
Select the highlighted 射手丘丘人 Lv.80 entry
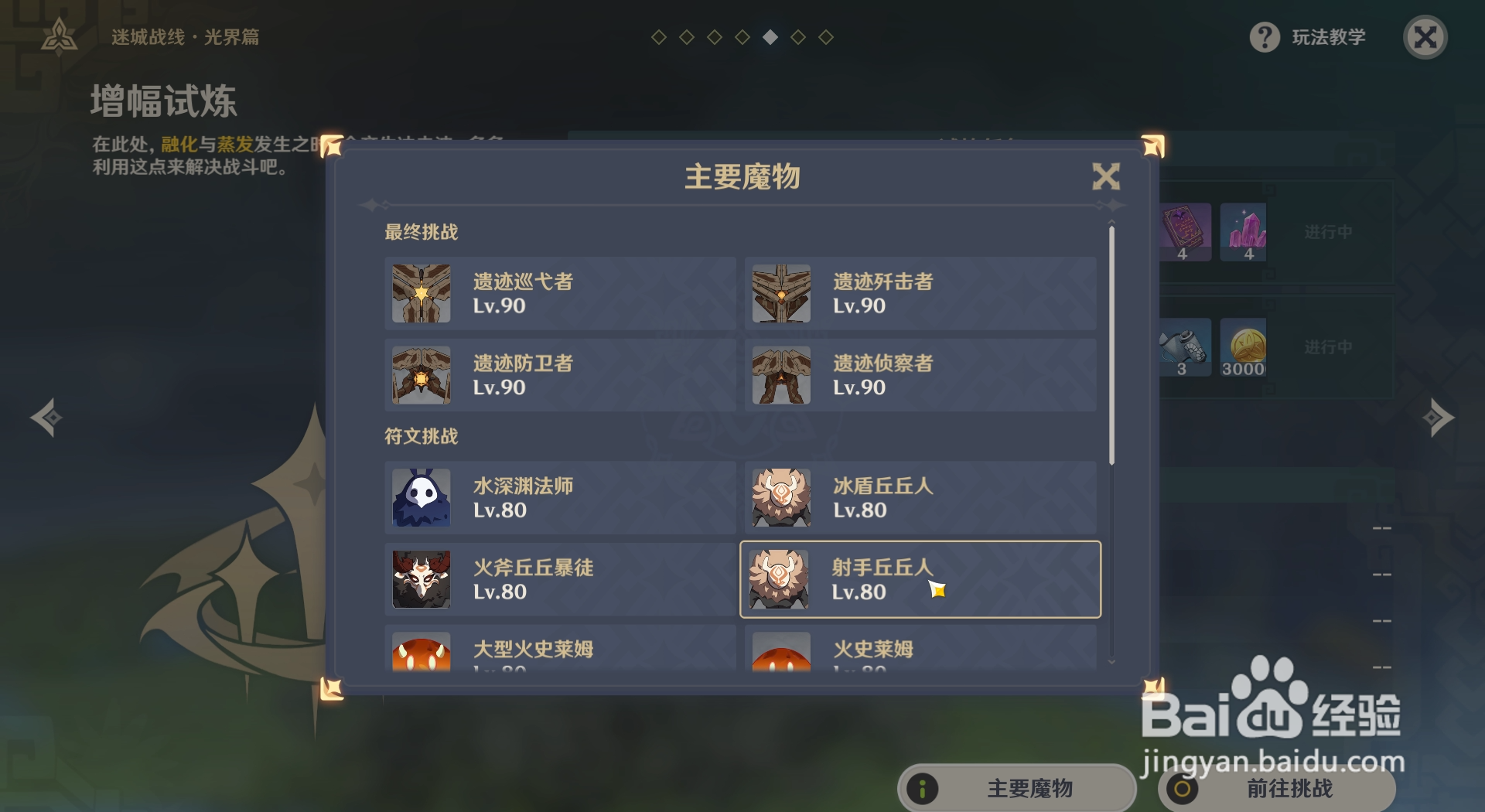point(920,580)
